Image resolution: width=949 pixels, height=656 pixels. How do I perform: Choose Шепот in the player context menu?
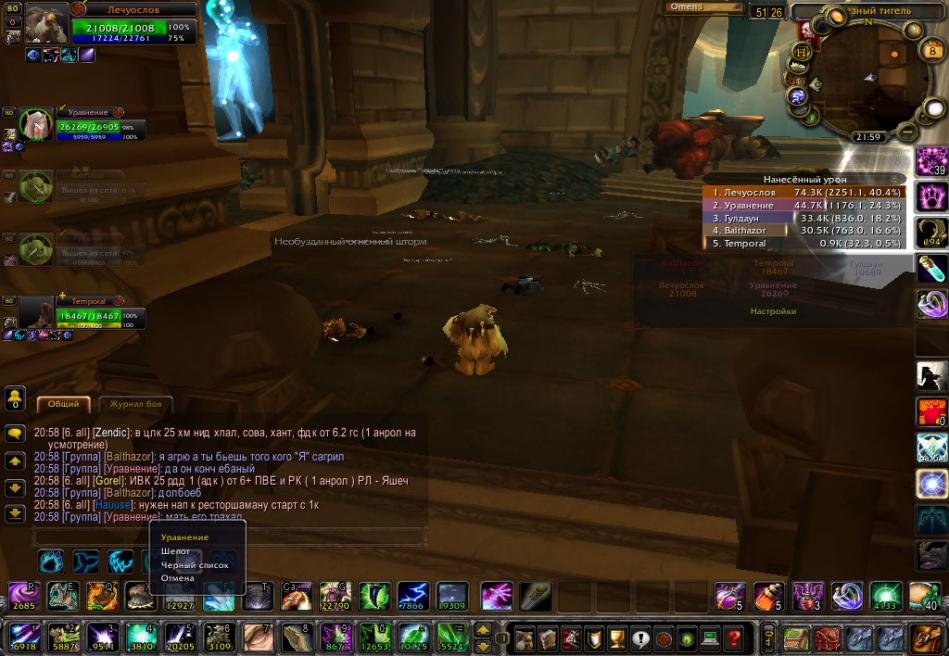176,551
